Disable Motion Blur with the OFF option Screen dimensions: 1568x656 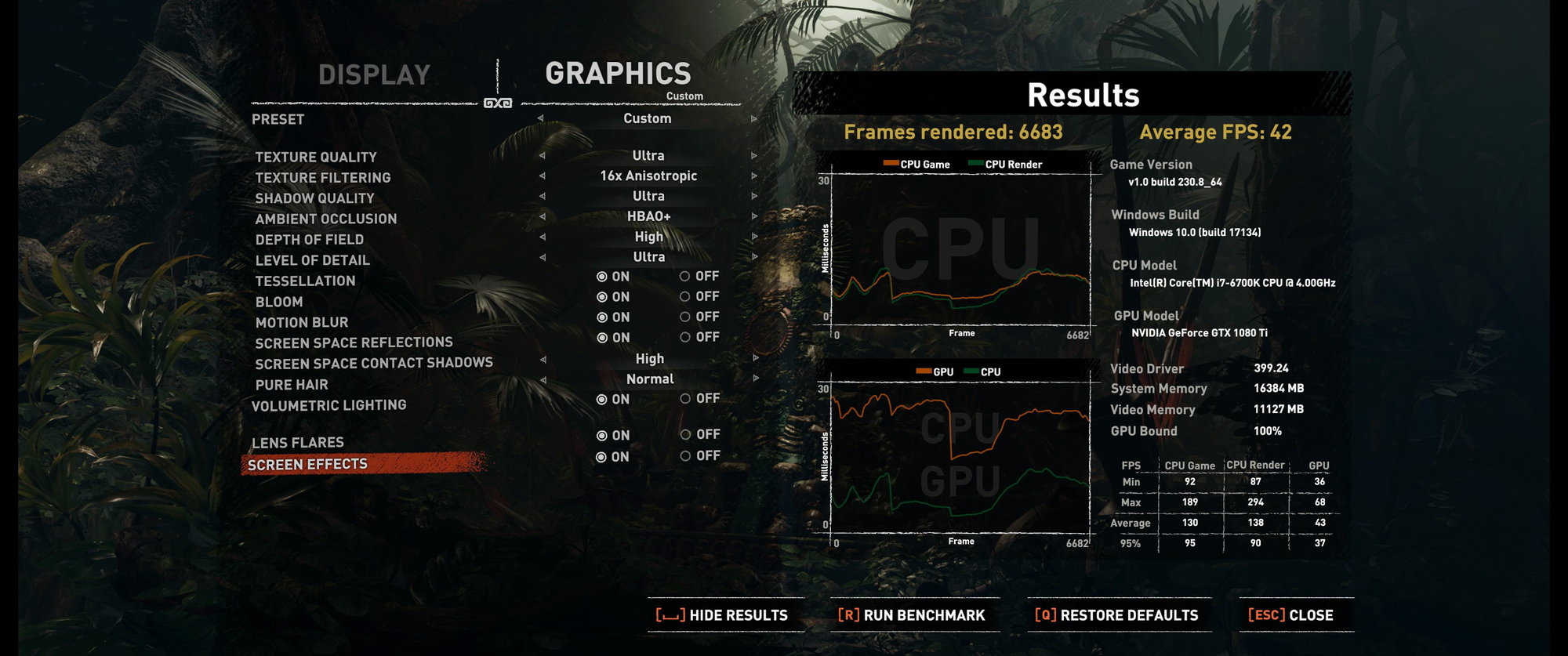(x=699, y=317)
